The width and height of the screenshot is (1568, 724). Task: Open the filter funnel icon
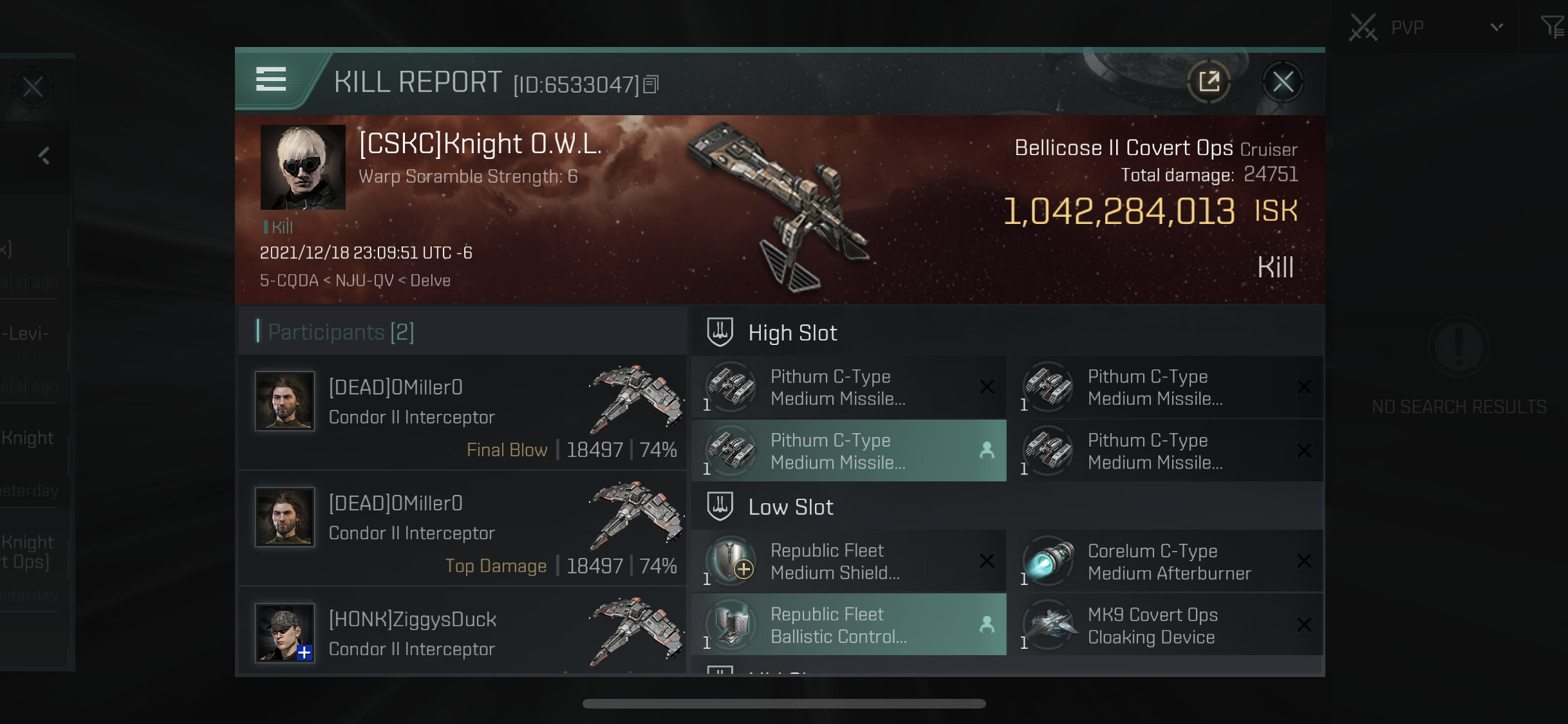click(1552, 27)
